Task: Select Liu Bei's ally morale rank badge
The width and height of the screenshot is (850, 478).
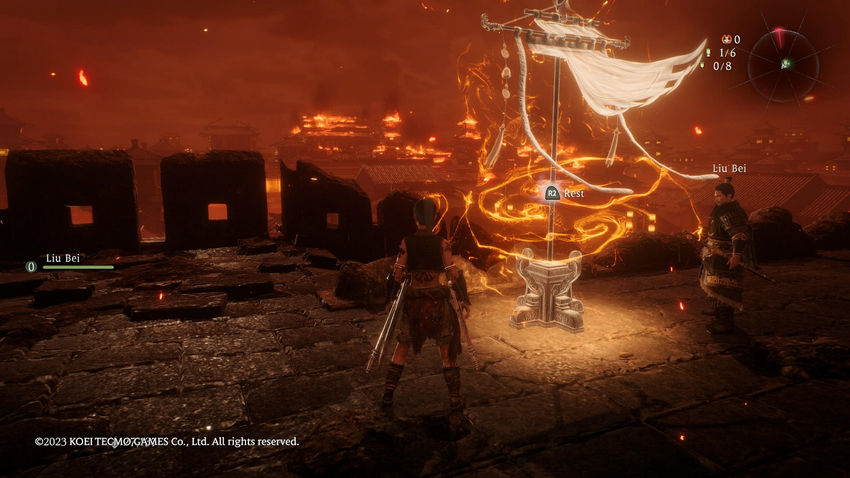Action: (31, 266)
